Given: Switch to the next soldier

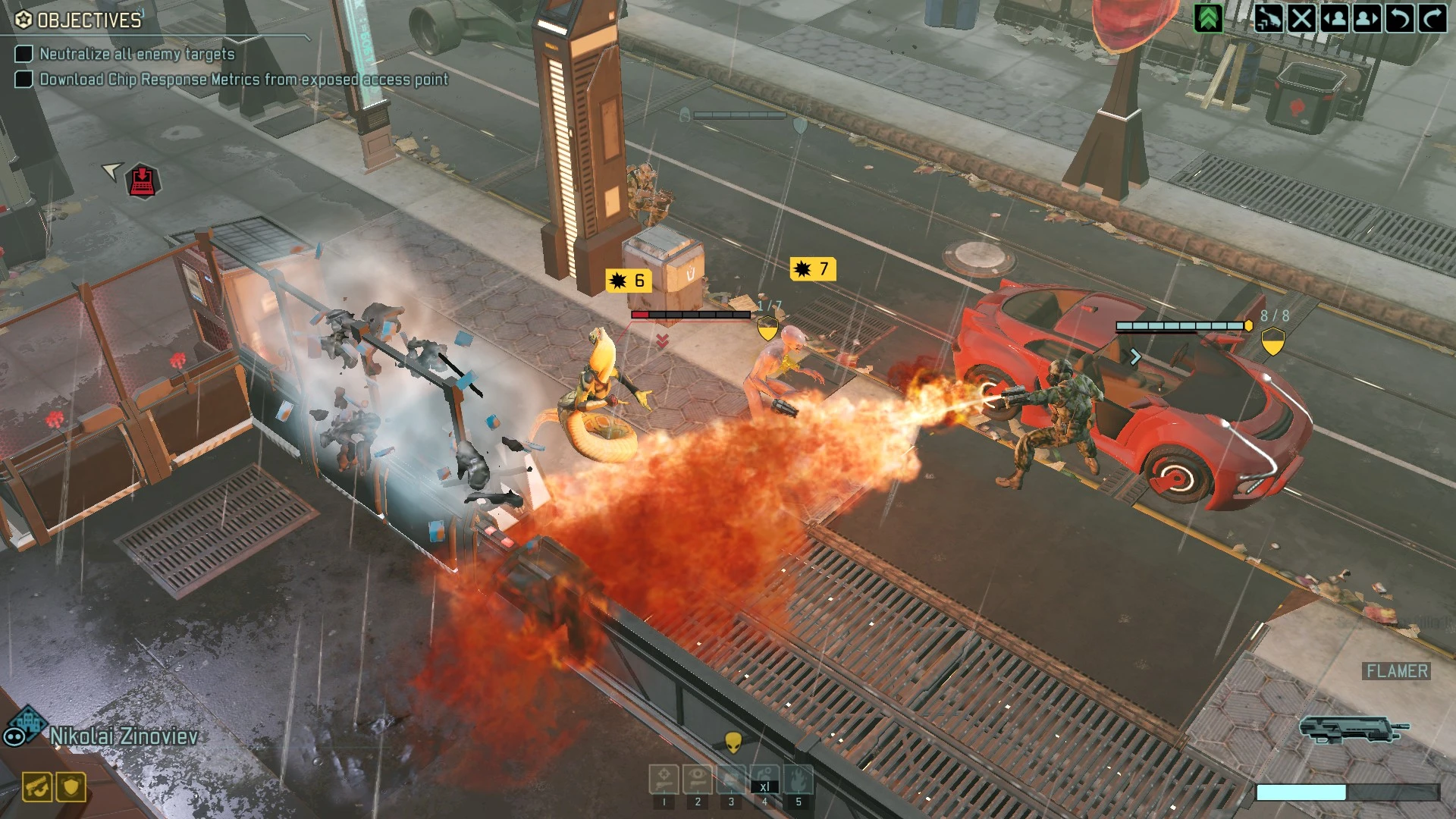Looking at the screenshot, I should click(x=1367, y=18).
